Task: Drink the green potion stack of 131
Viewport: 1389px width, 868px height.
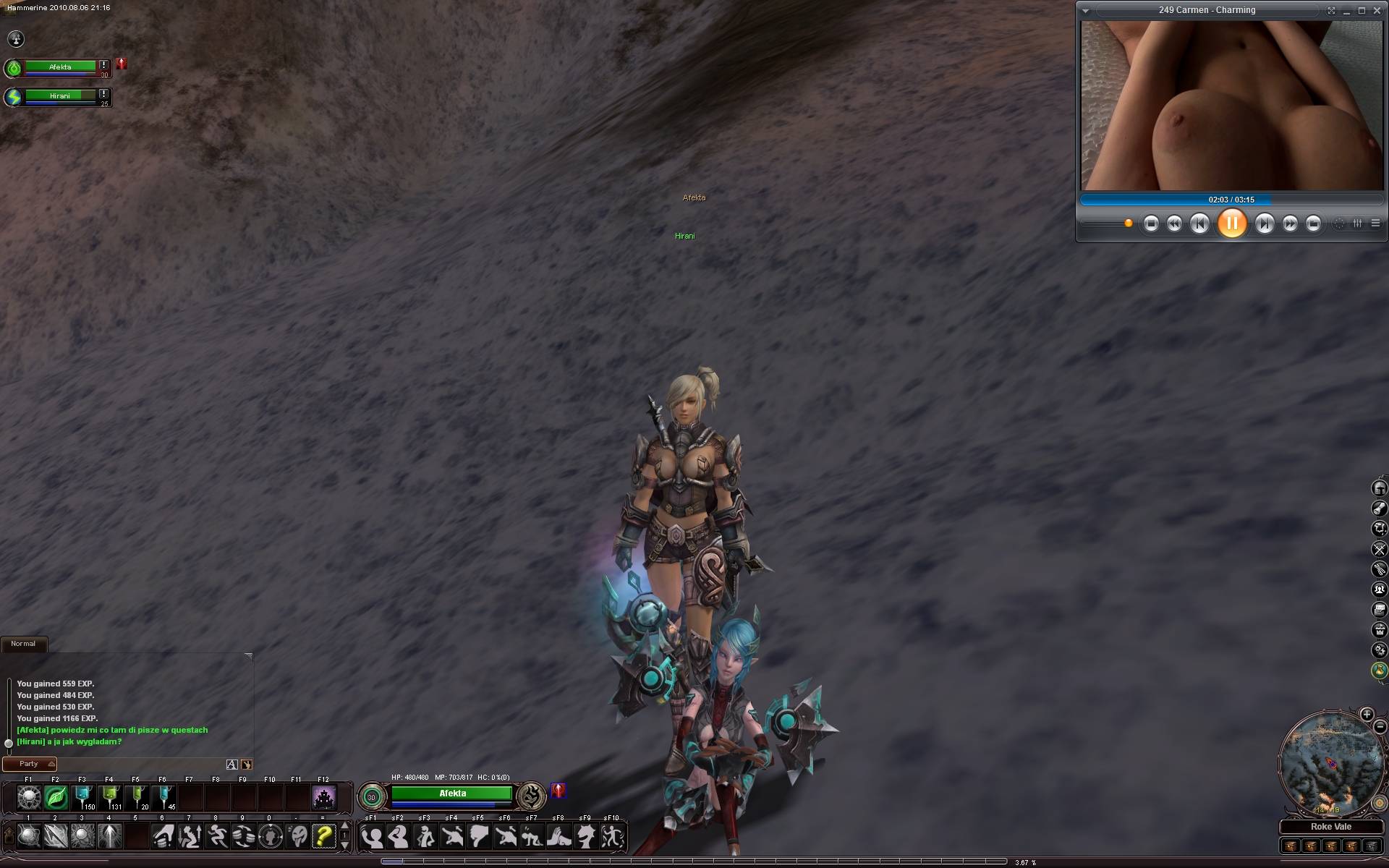Action: click(109, 798)
